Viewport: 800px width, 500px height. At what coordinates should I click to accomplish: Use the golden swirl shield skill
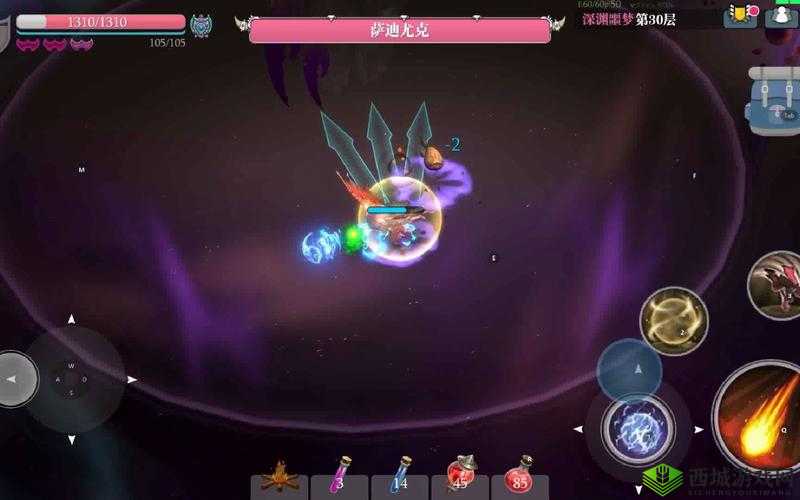click(x=673, y=321)
